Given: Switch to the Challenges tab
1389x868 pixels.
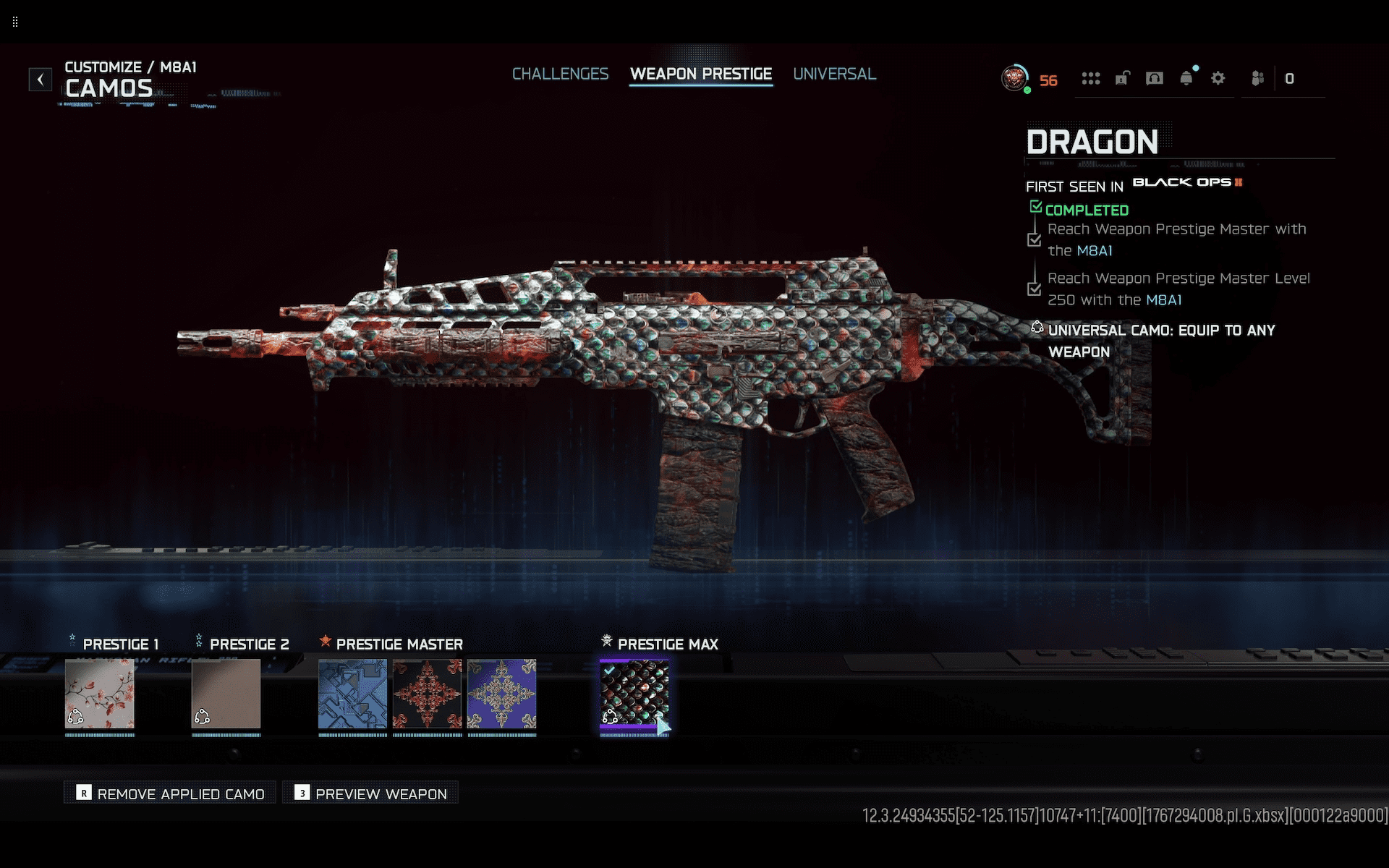Looking at the screenshot, I should click(560, 74).
